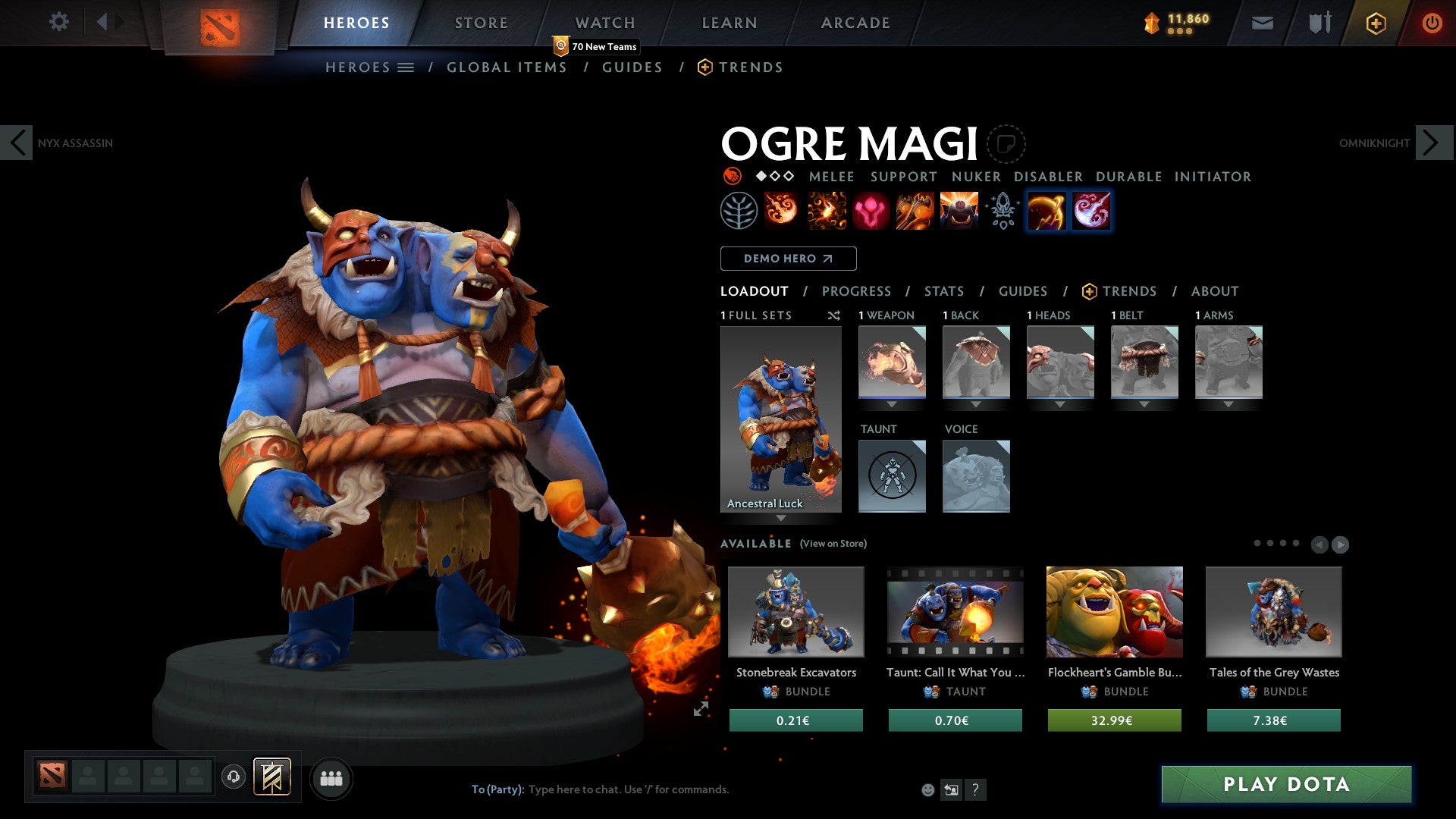Expand the Ancestral Luck set dropdown arrow
Screen dimensions: 1456x819
coord(781,519)
